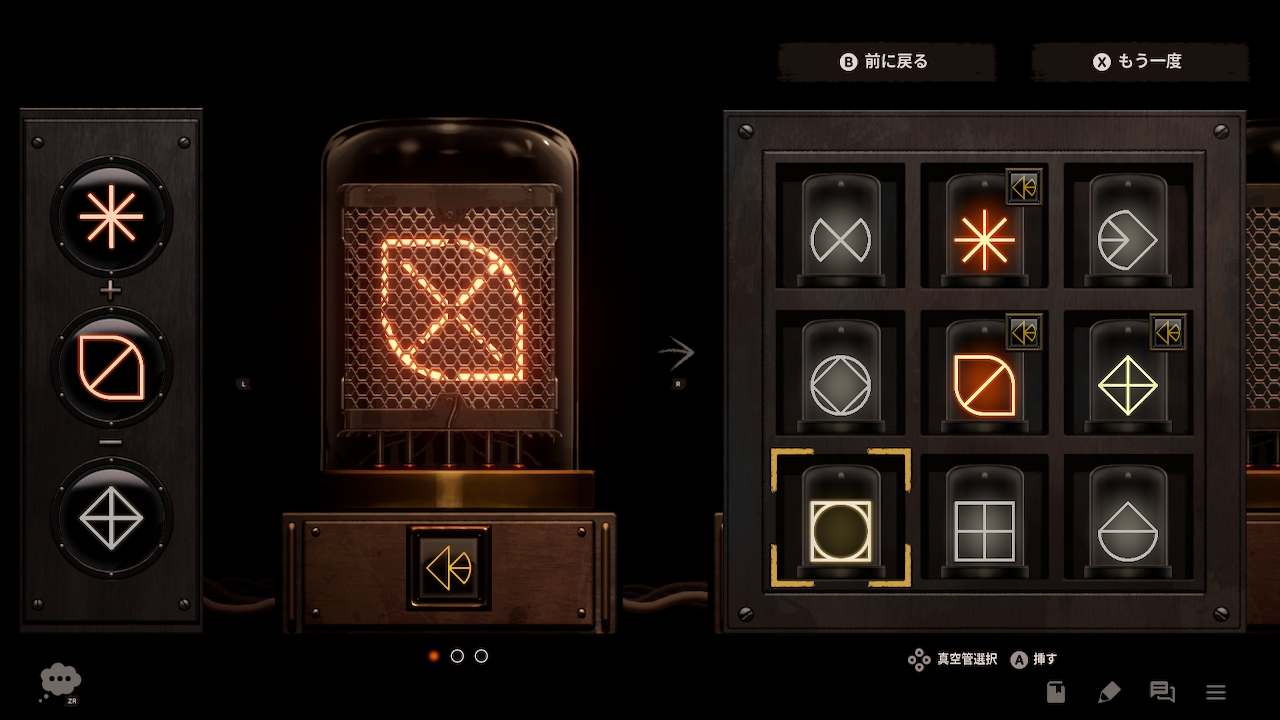Open the hint thought-bubble icon

(60, 681)
